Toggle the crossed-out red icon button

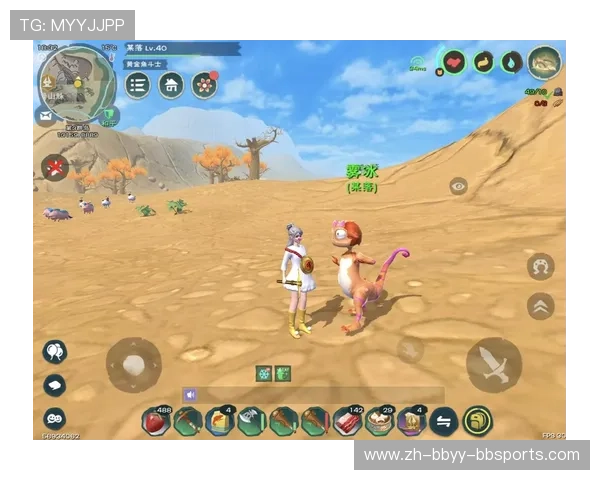tap(54, 167)
